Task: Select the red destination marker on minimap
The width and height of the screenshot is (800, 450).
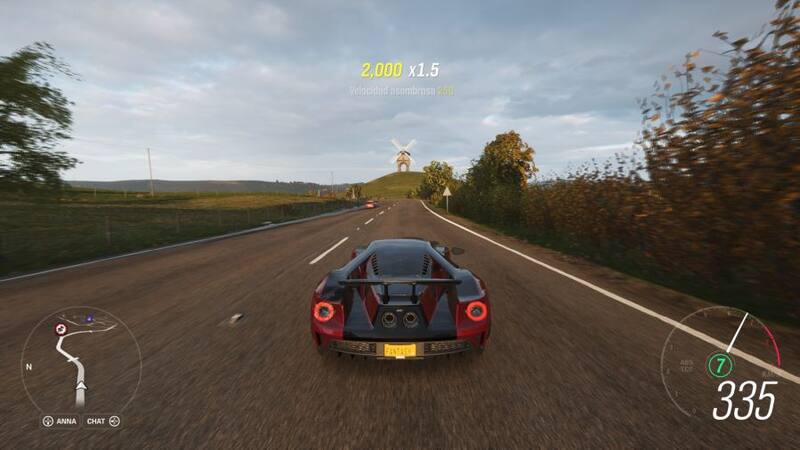Action: tap(61, 328)
